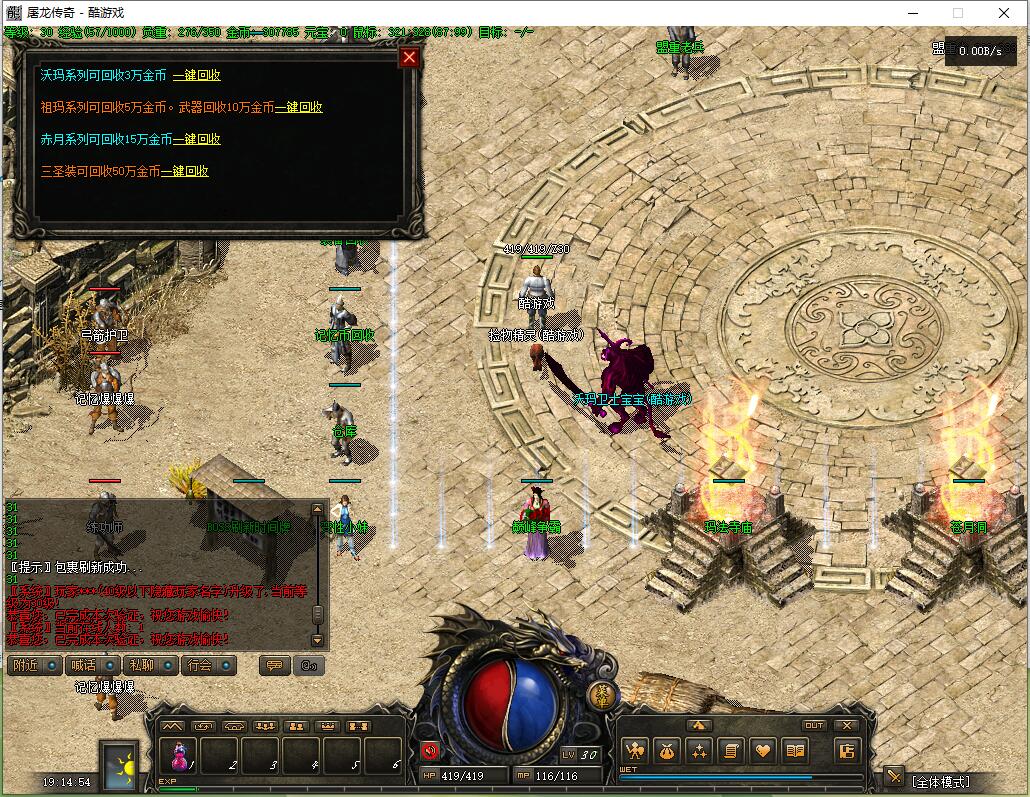Switch chat to 附近 channel
This screenshot has width=1030, height=797.
(34, 665)
